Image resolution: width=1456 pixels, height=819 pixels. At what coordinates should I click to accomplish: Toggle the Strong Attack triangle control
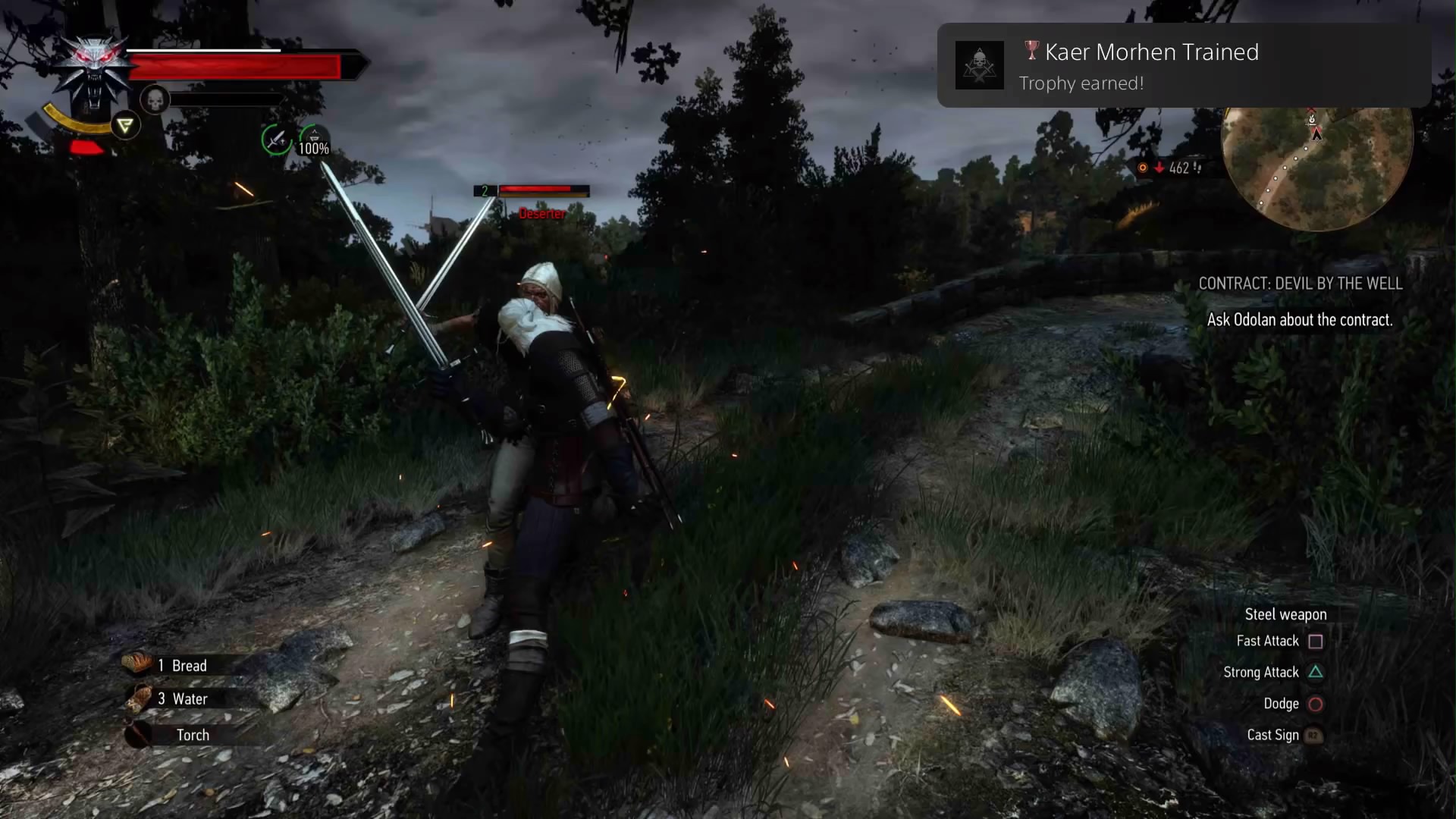[x=1316, y=672]
